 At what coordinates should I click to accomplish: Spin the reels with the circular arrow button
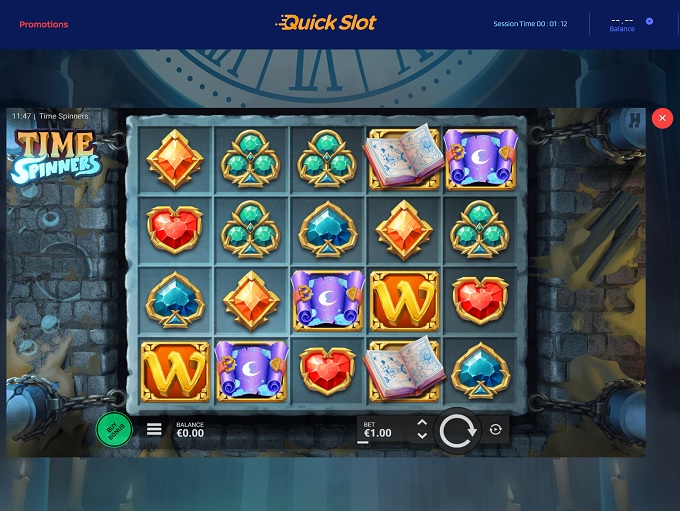point(457,431)
